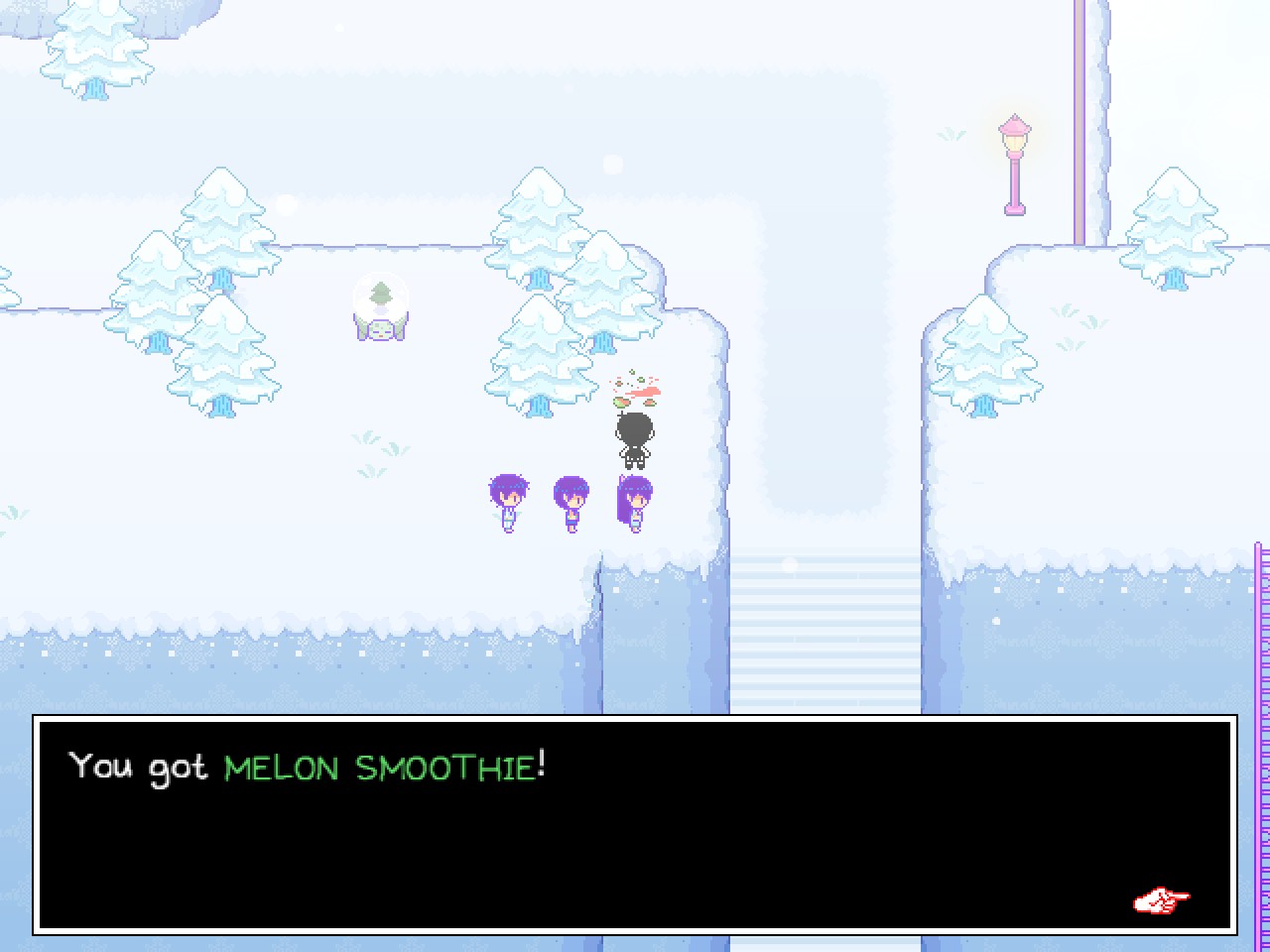The height and width of the screenshot is (952, 1270).
Task: Click the floating melon smoothie splash above Omori
Action: click(x=636, y=389)
